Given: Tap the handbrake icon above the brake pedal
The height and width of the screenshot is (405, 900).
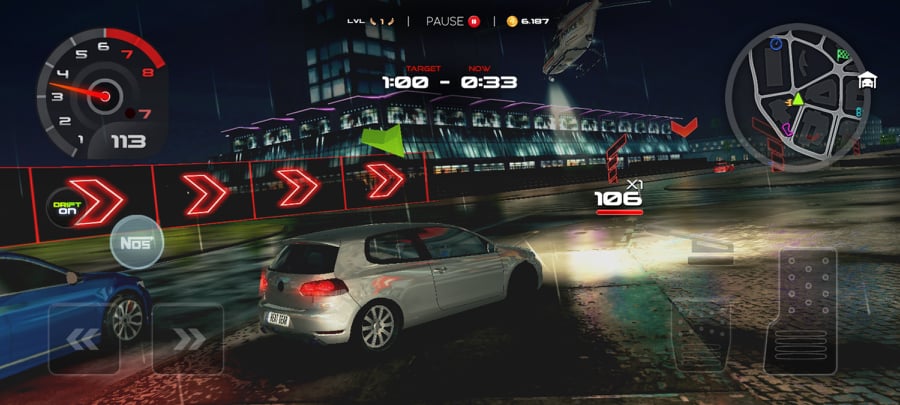Looking at the screenshot, I should coord(708,250).
